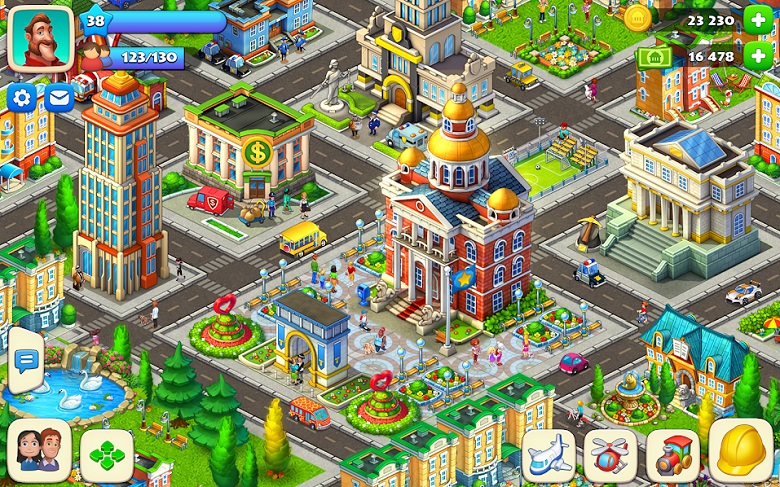Open the gear settings menu
This screenshot has height=487, width=780.
pyautogui.click(x=22, y=97)
